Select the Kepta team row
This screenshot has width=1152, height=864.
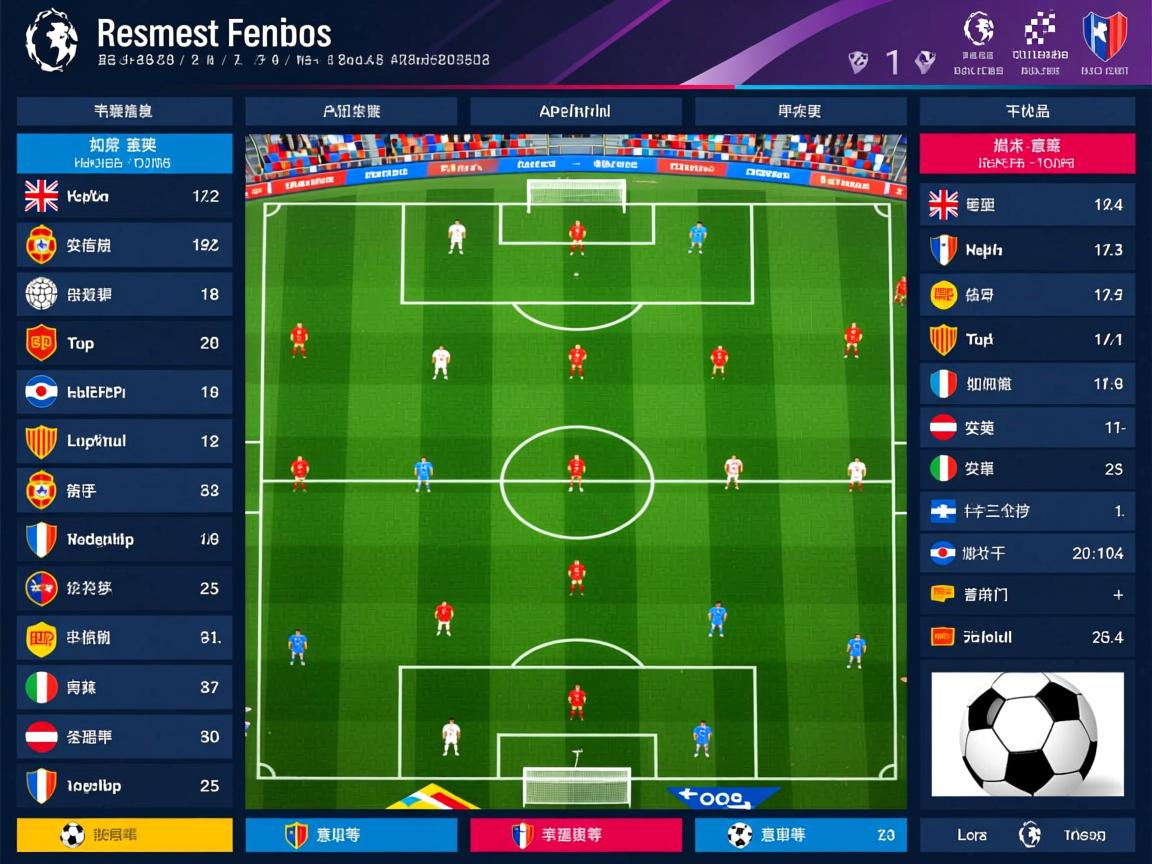pos(125,197)
